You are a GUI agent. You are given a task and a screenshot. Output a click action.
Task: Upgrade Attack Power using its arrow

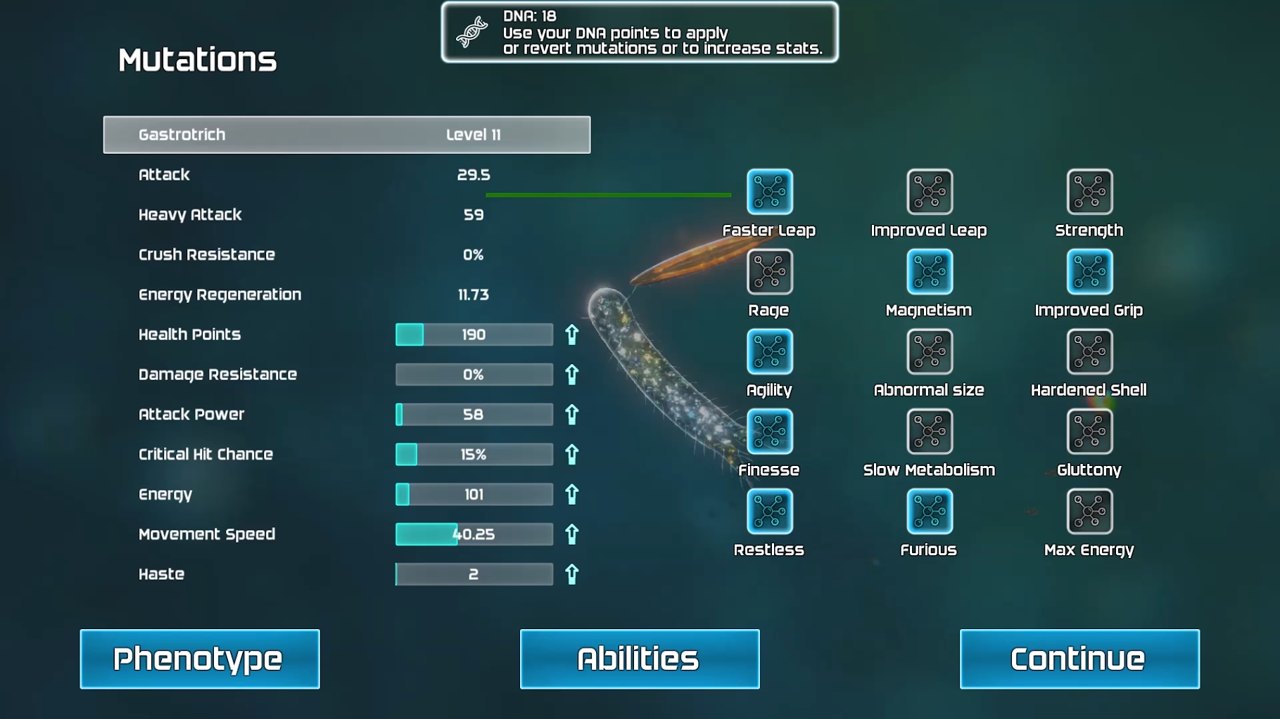click(x=572, y=414)
